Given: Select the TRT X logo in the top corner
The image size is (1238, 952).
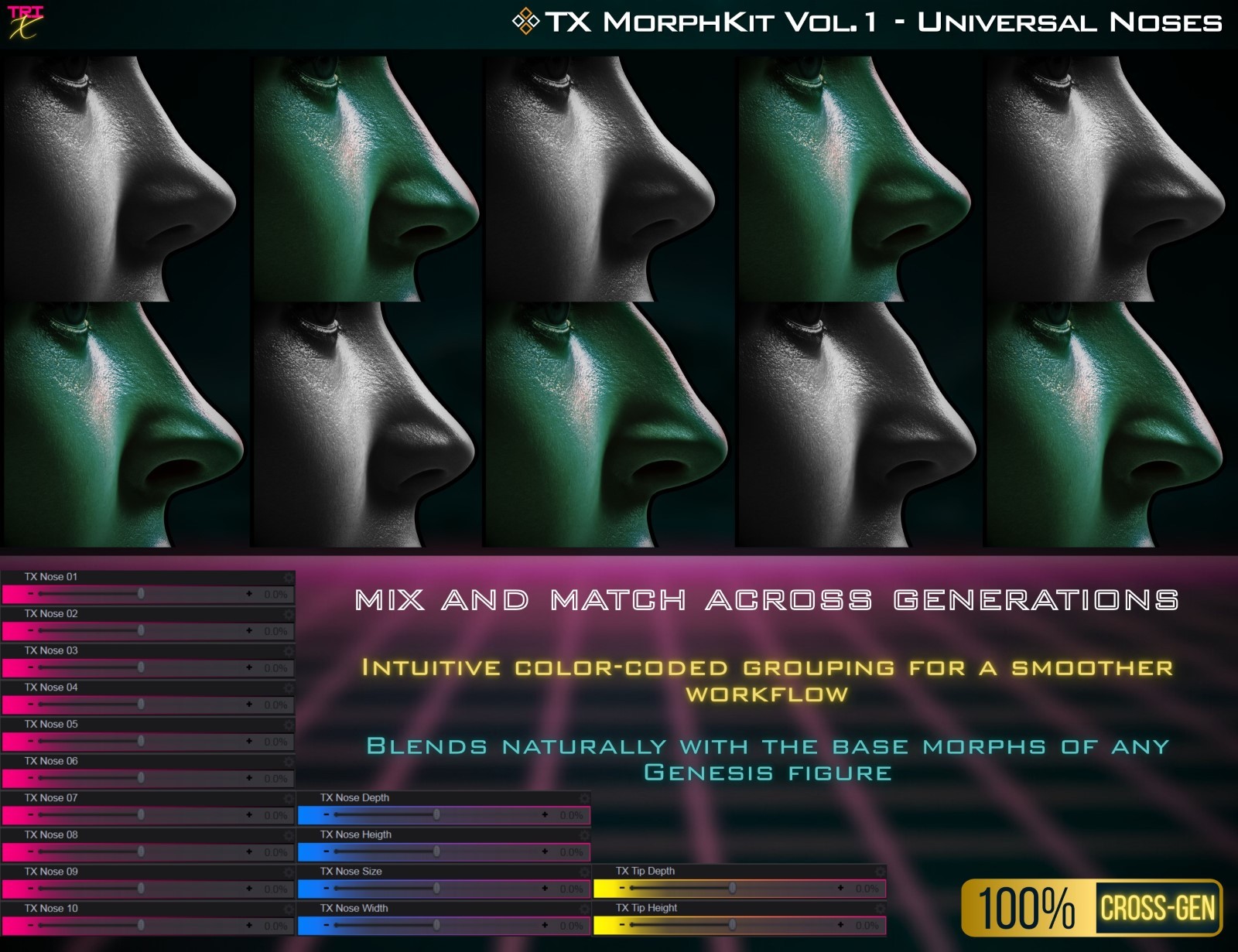Looking at the screenshot, I should (x=25, y=21).
